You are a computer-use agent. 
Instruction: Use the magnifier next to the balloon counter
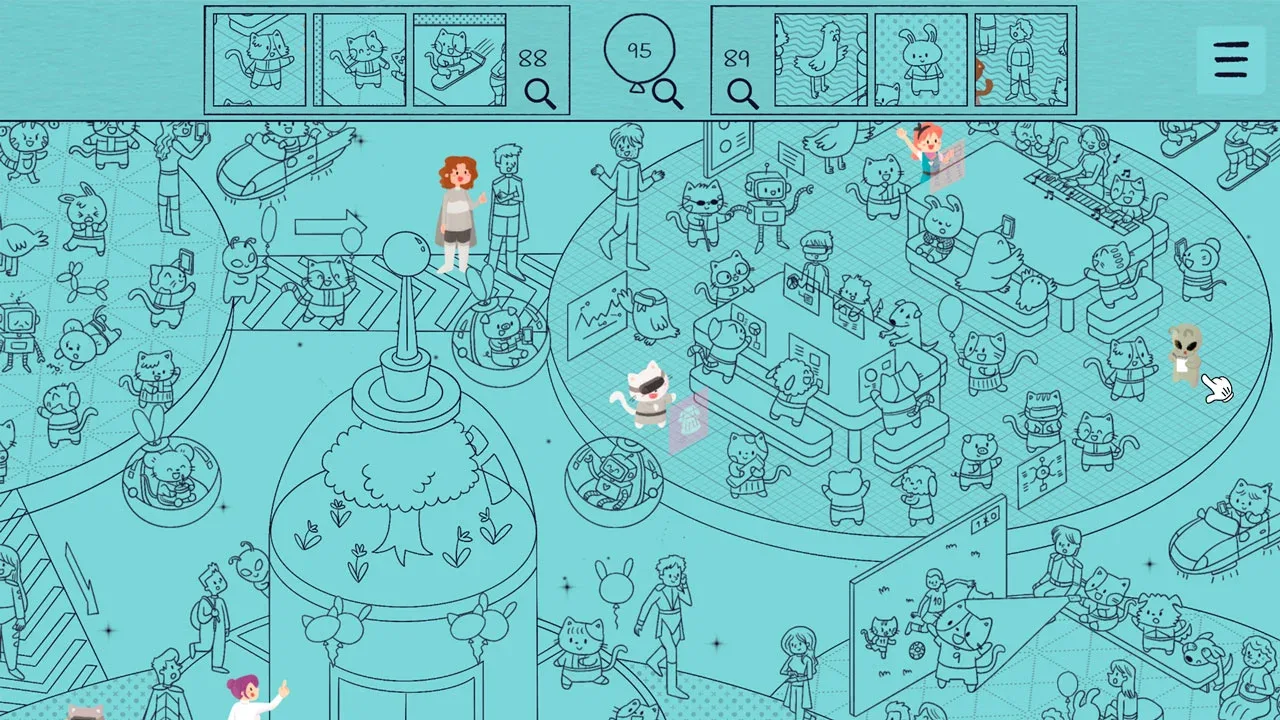click(668, 94)
